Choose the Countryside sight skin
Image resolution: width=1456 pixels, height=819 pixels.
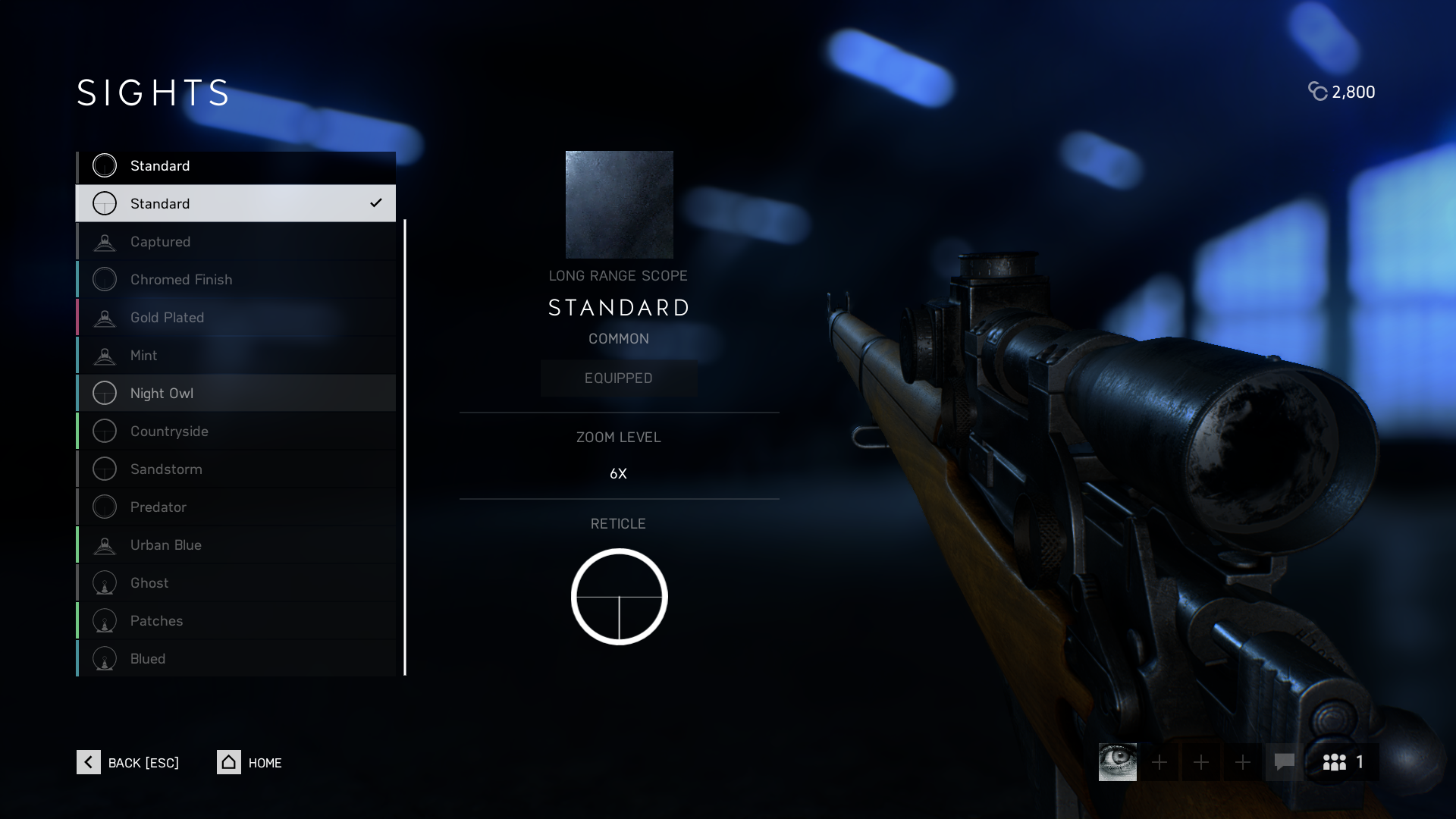[x=236, y=431]
